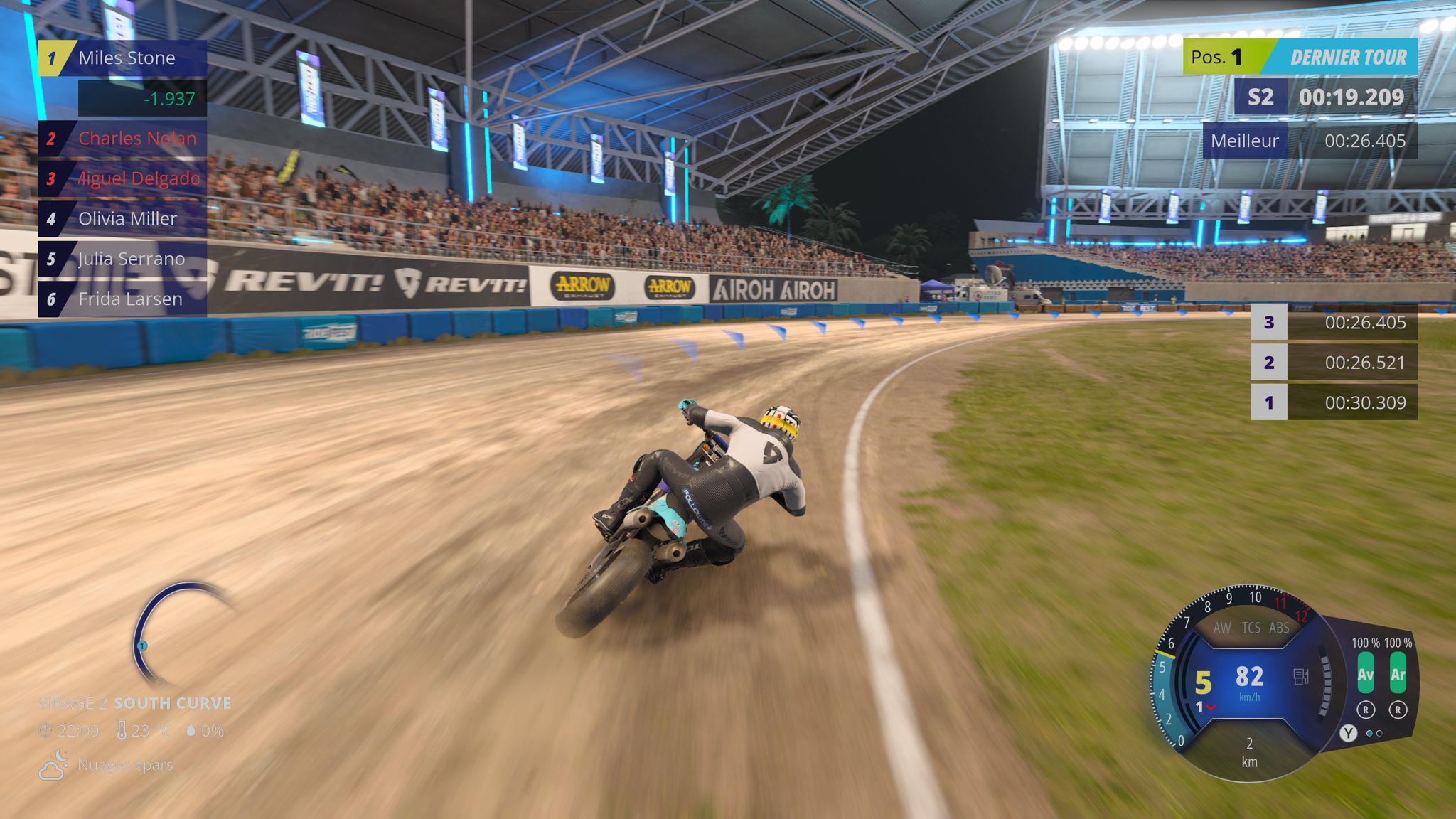
Task: Toggle the TCS indicator on the dashboard
Action: [1251, 628]
